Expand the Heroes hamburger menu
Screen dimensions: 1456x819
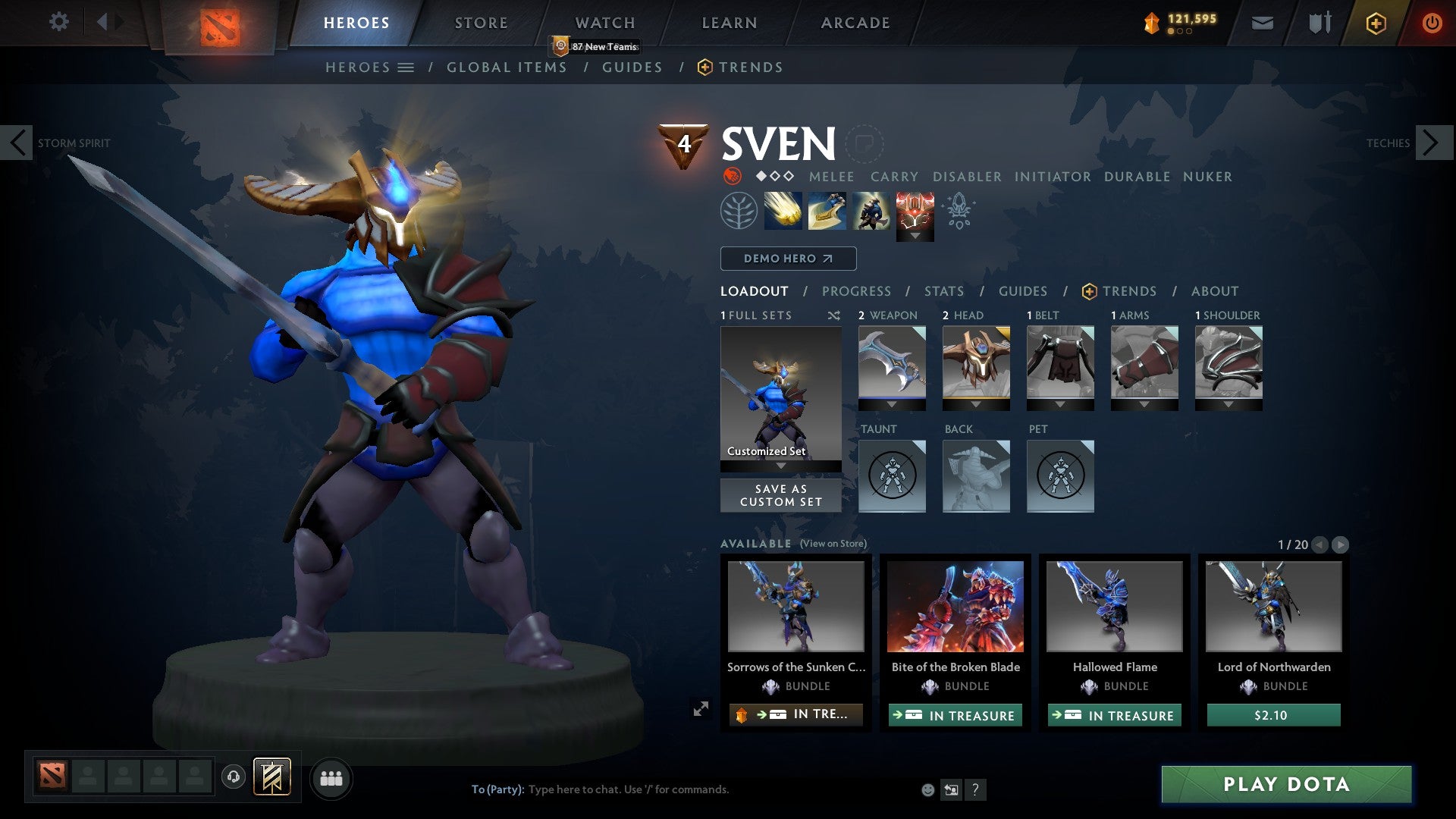[x=406, y=67]
